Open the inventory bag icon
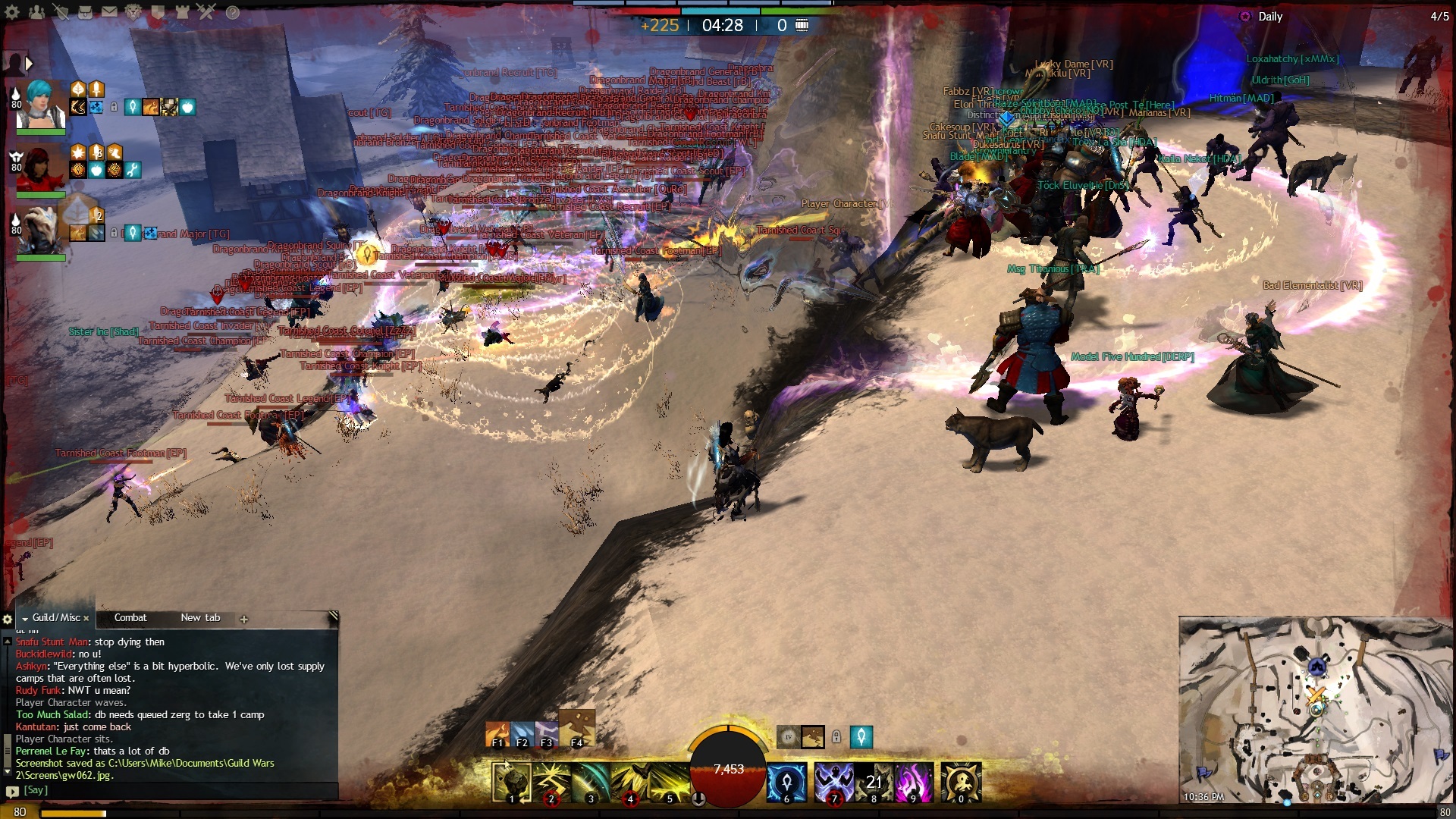 [86, 11]
